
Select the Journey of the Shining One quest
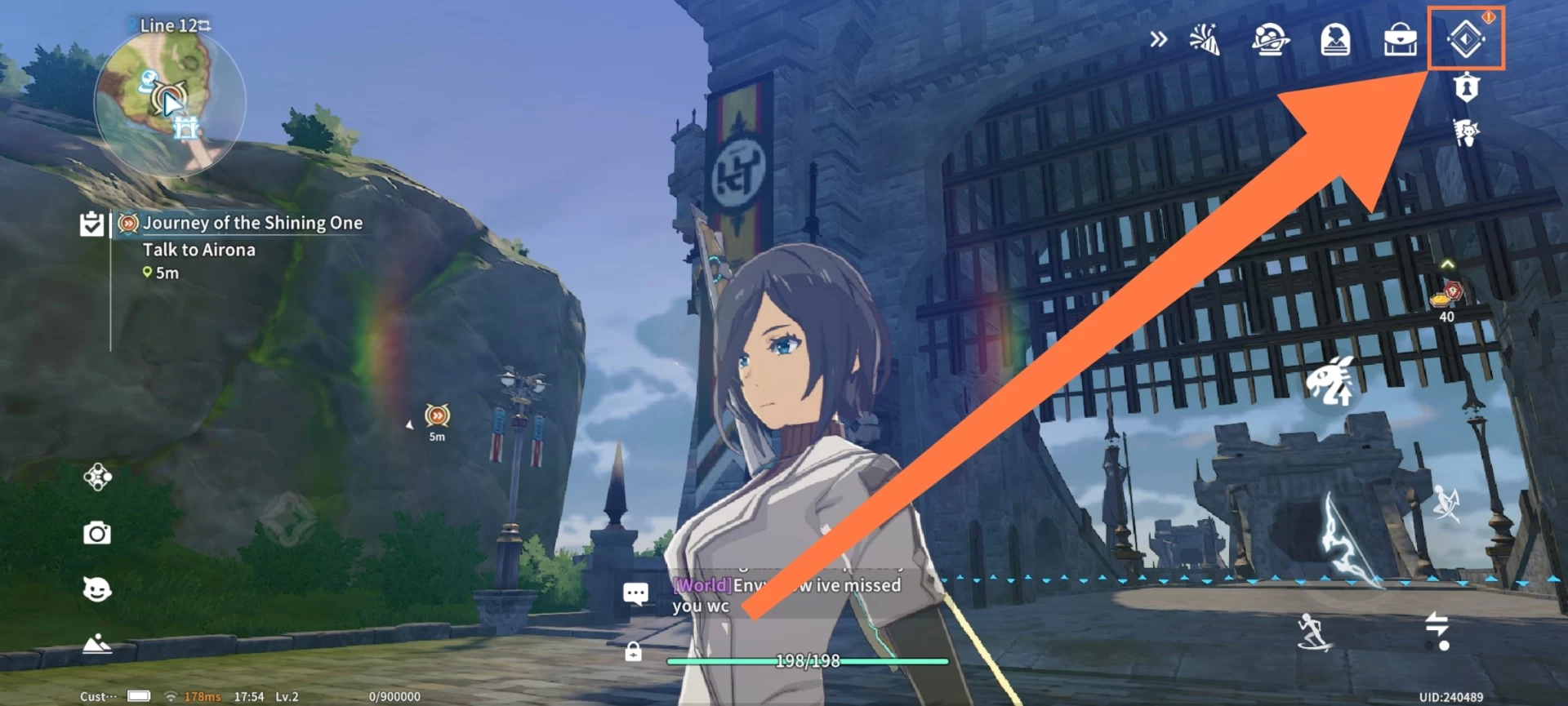(252, 223)
